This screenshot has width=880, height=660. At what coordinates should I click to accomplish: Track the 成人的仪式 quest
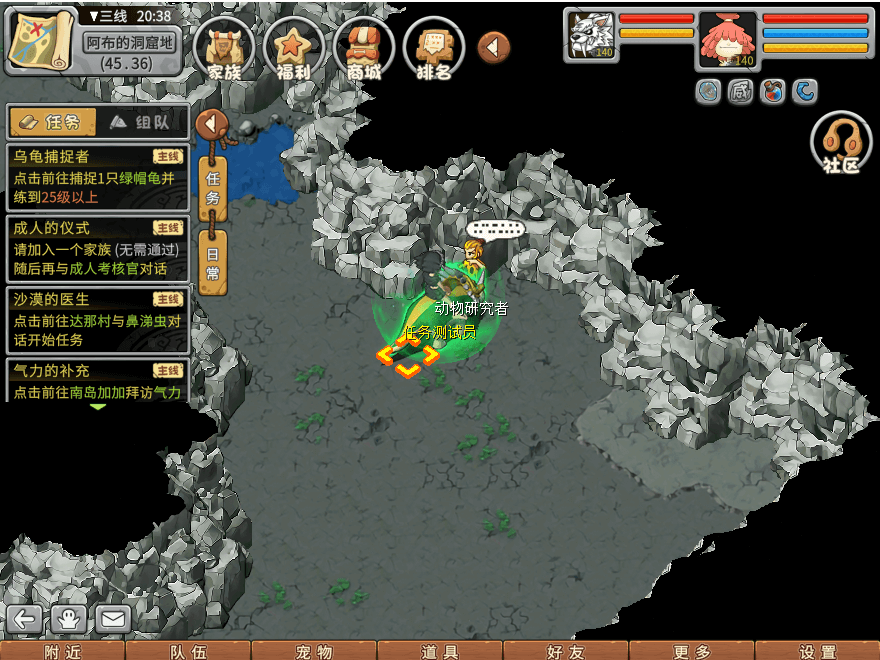pyautogui.click(x=97, y=248)
